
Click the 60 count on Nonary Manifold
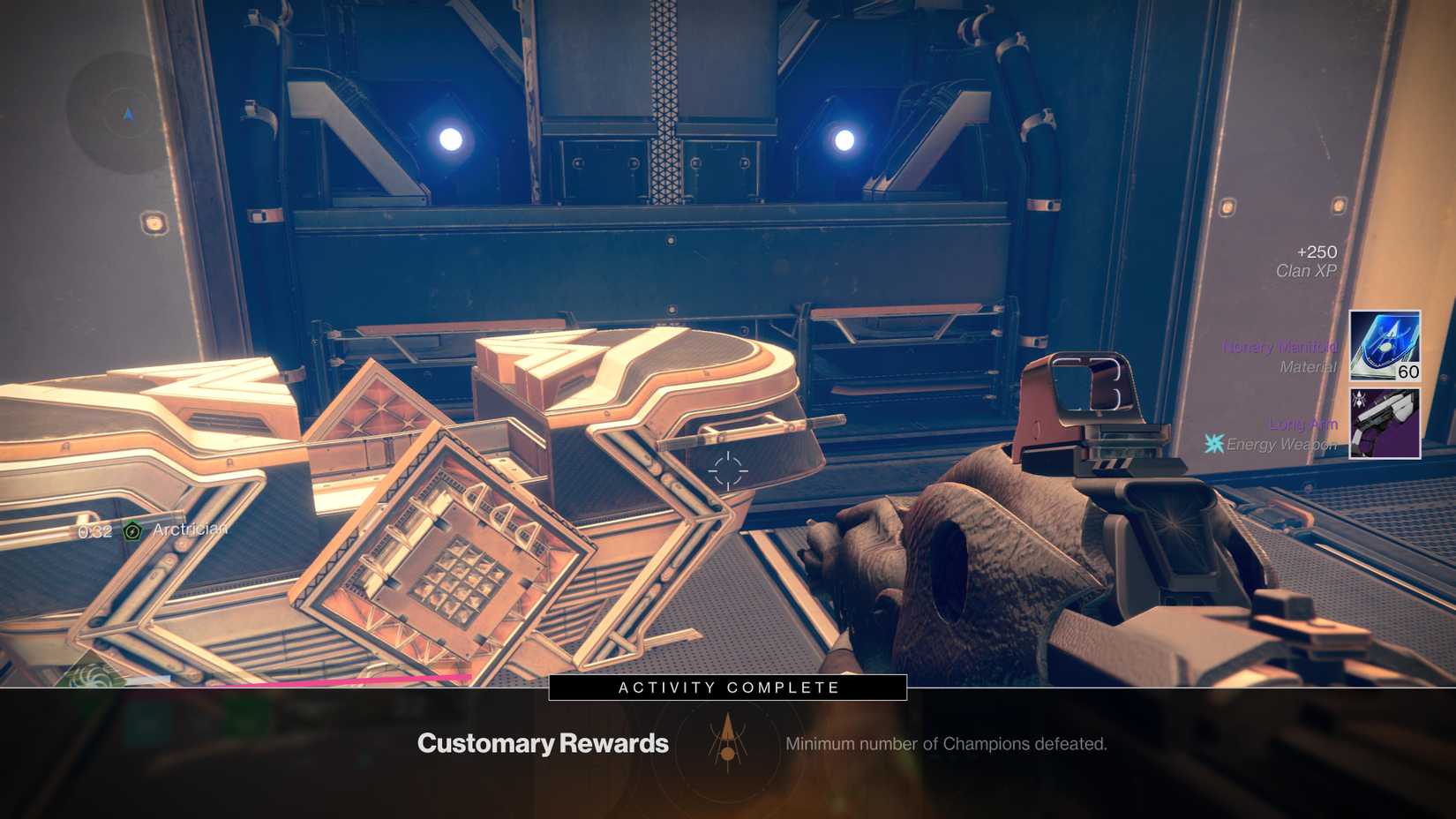coord(1407,372)
